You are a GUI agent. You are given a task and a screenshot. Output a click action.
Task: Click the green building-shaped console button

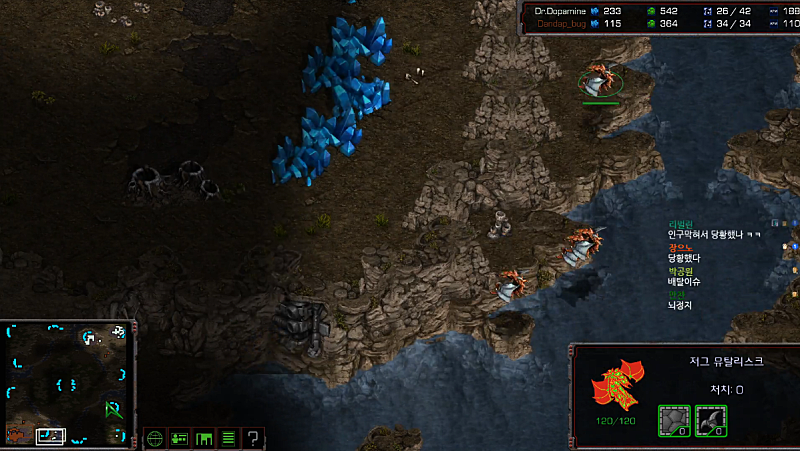204,438
